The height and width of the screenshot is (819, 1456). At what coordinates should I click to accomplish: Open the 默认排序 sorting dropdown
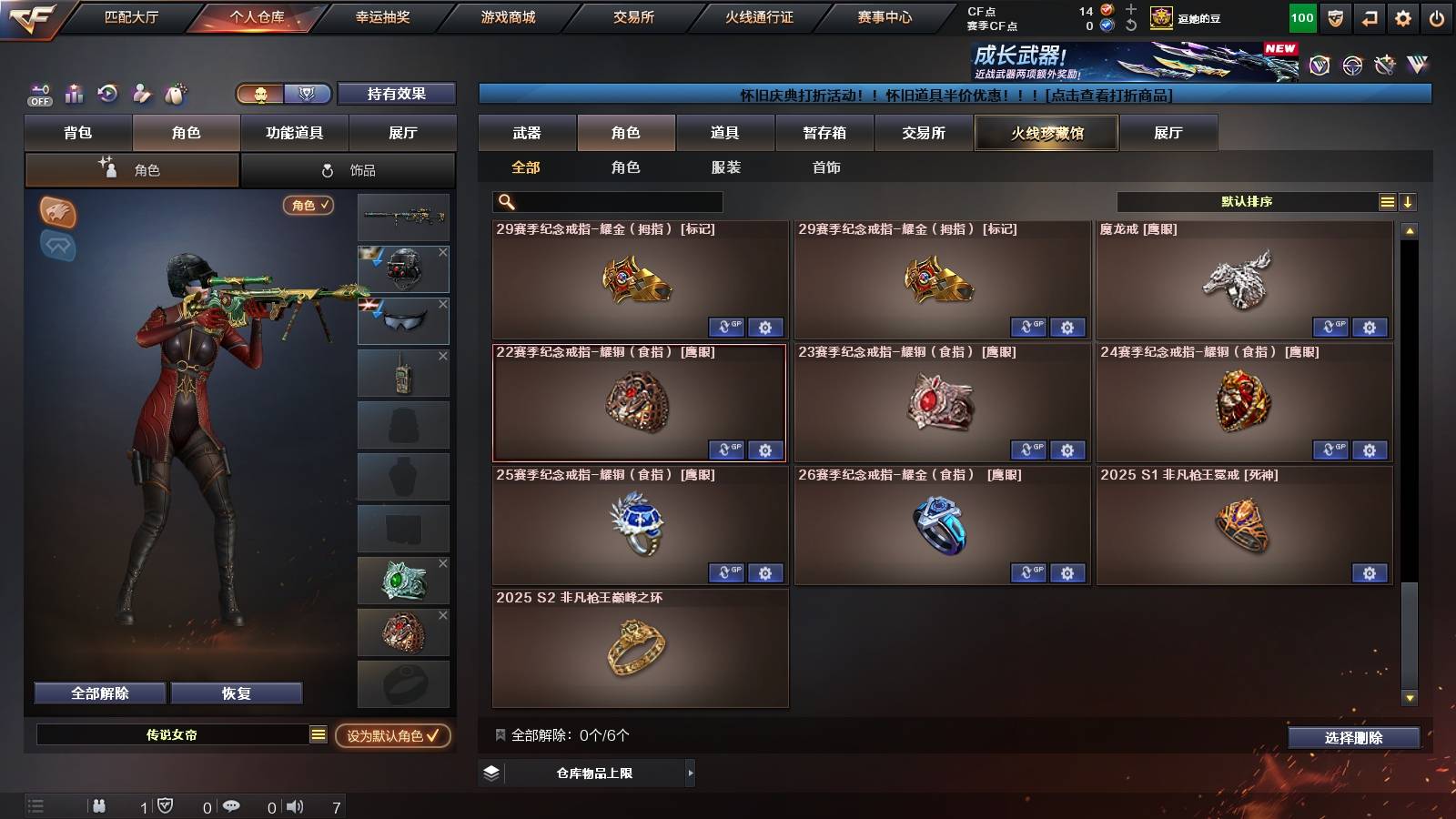click(x=1247, y=201)
